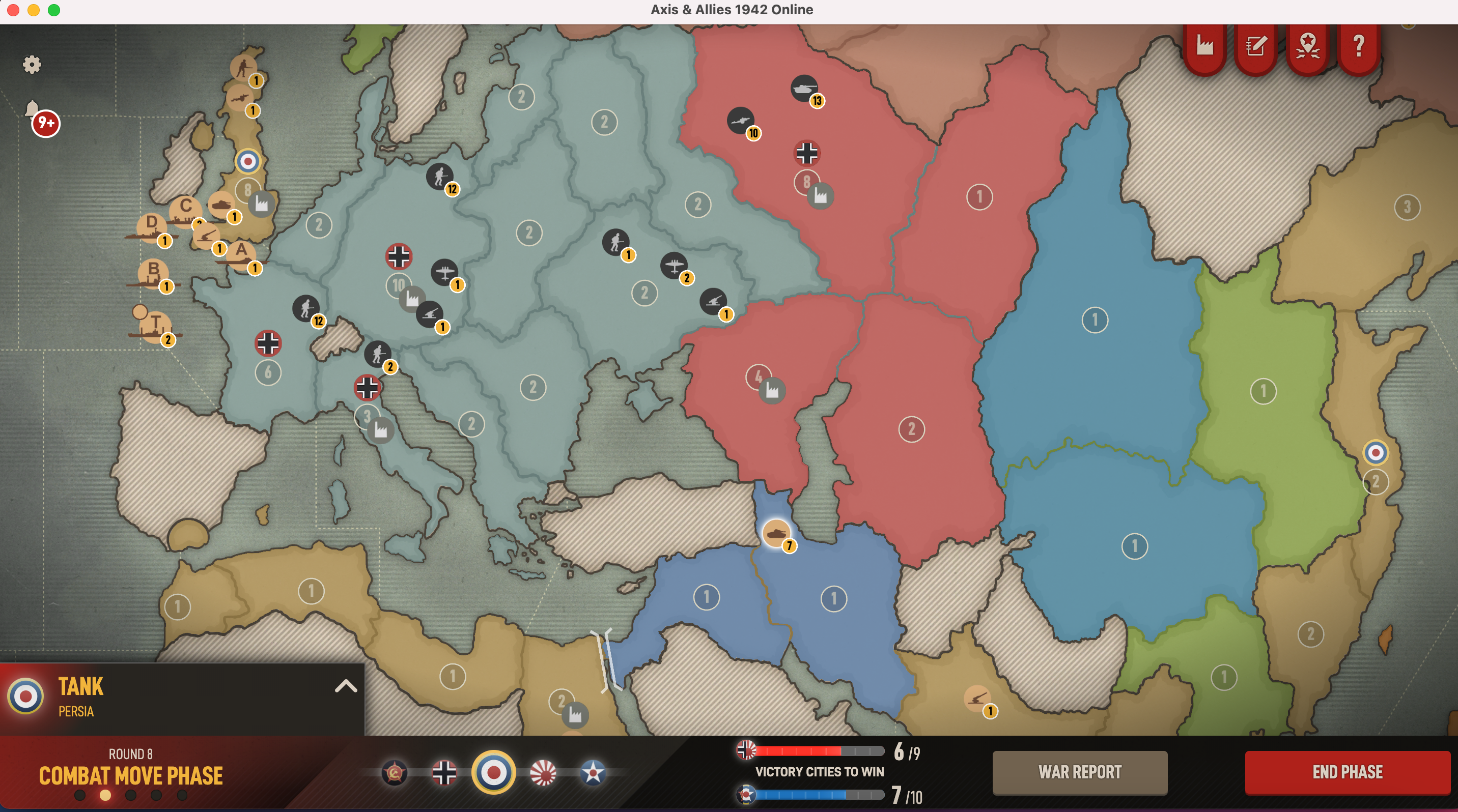
Task: Open the notepad with pencil button
Action: 1256,45
